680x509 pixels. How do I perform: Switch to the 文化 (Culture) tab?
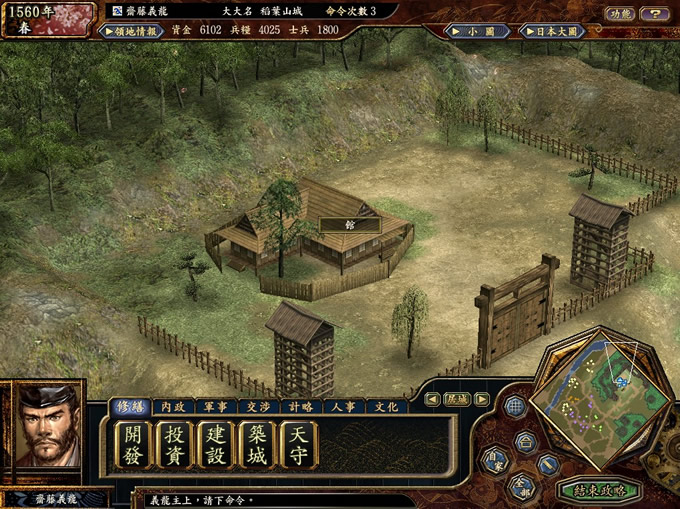pyautogui.click(x=385, y=407)
